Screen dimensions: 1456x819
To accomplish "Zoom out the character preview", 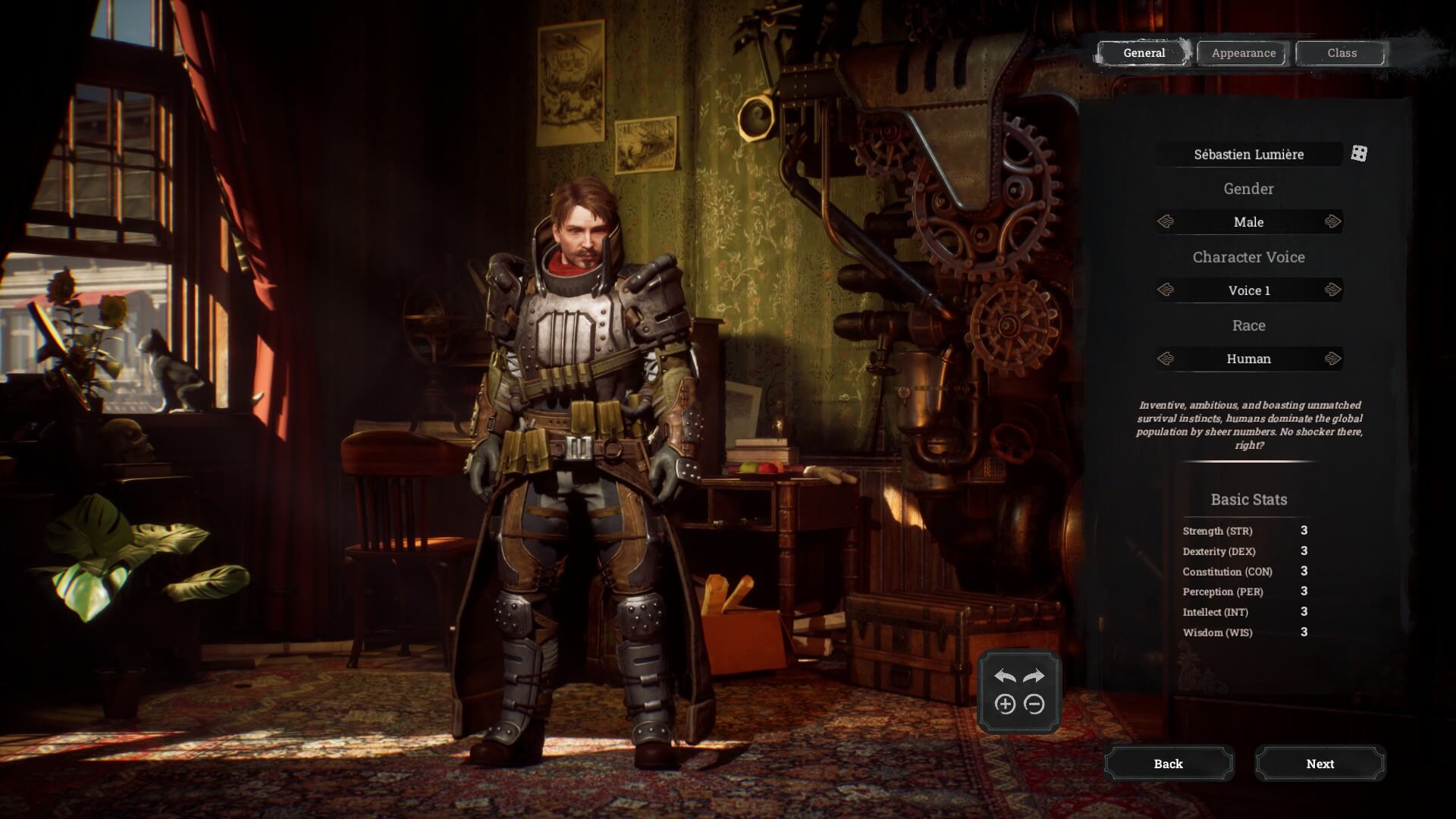I will (x=1034, y=704).
